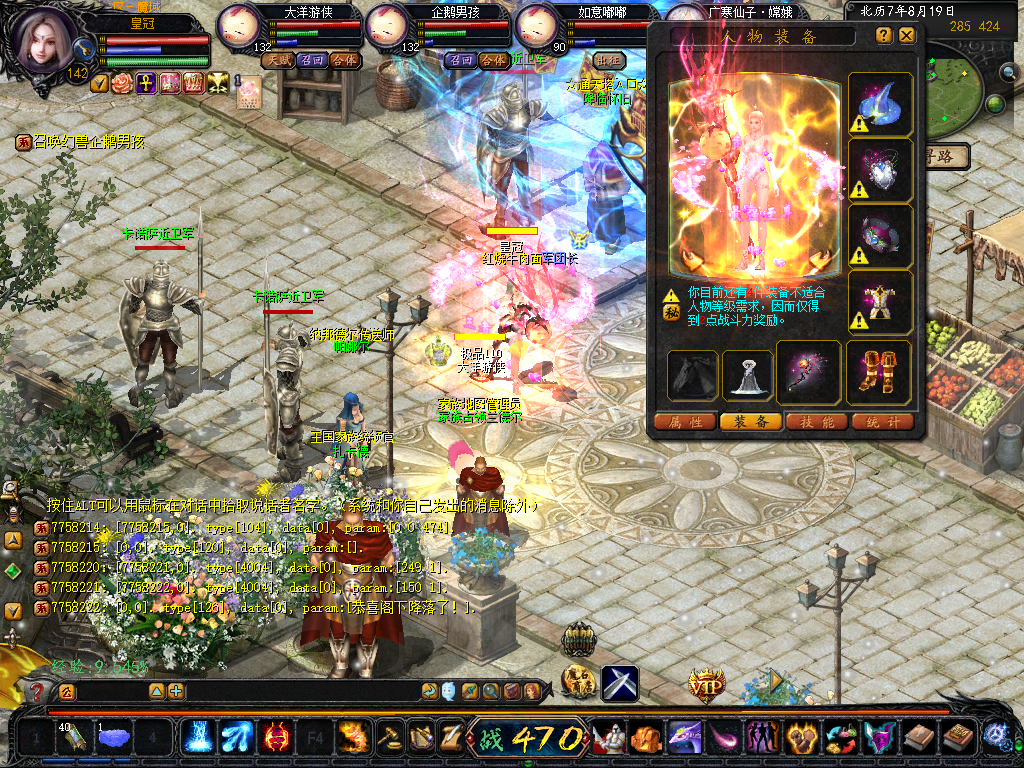The width and height of the screenshot is (1024, 768).
Task: Choose the bracelet ring equipment slot
Action: tap(880, 236)
